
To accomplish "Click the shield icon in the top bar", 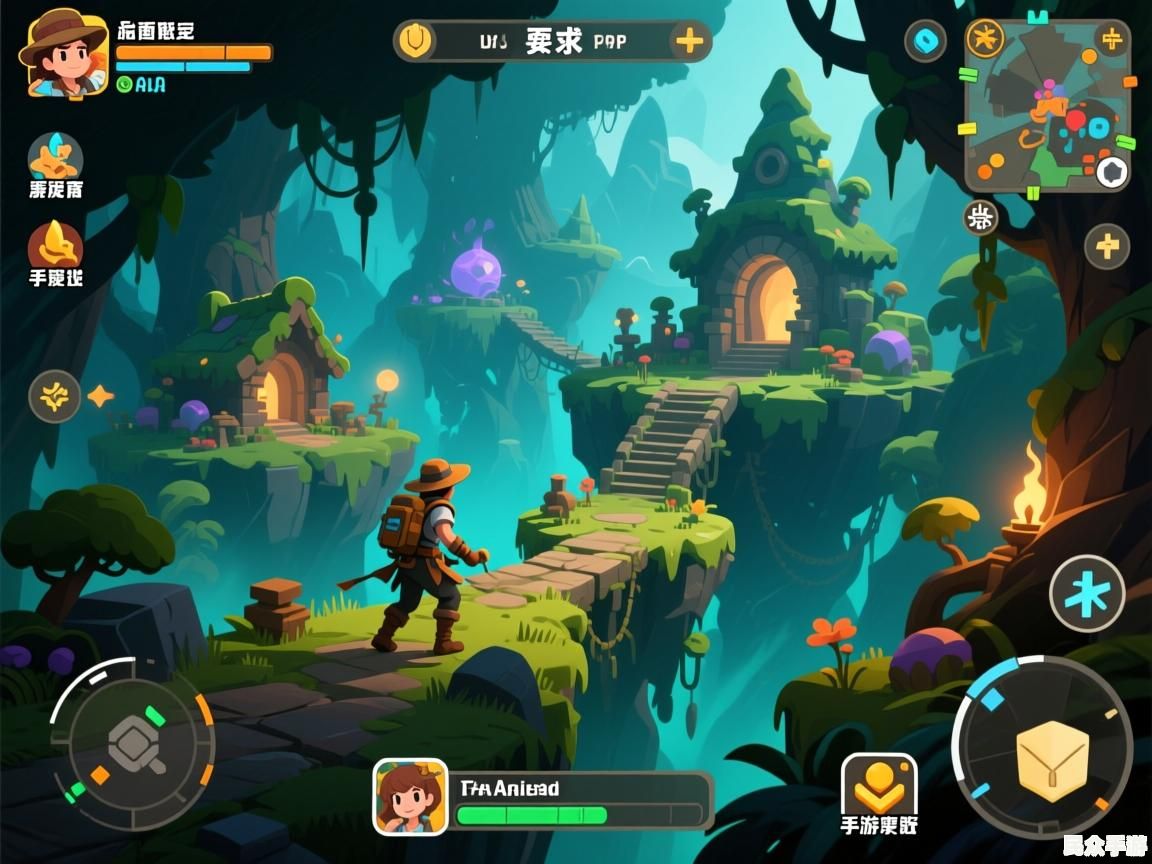I will [414, 42].
